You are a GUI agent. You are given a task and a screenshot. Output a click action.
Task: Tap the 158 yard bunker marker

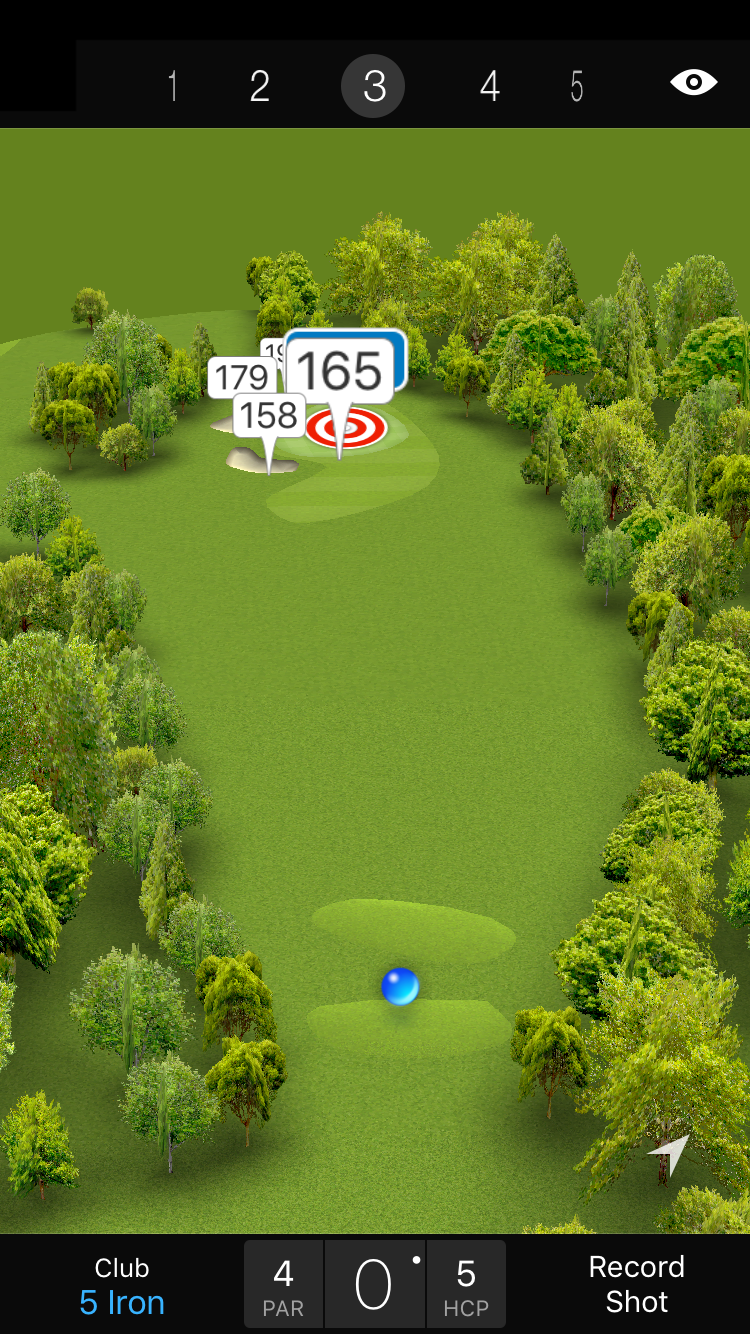[269, 415]
